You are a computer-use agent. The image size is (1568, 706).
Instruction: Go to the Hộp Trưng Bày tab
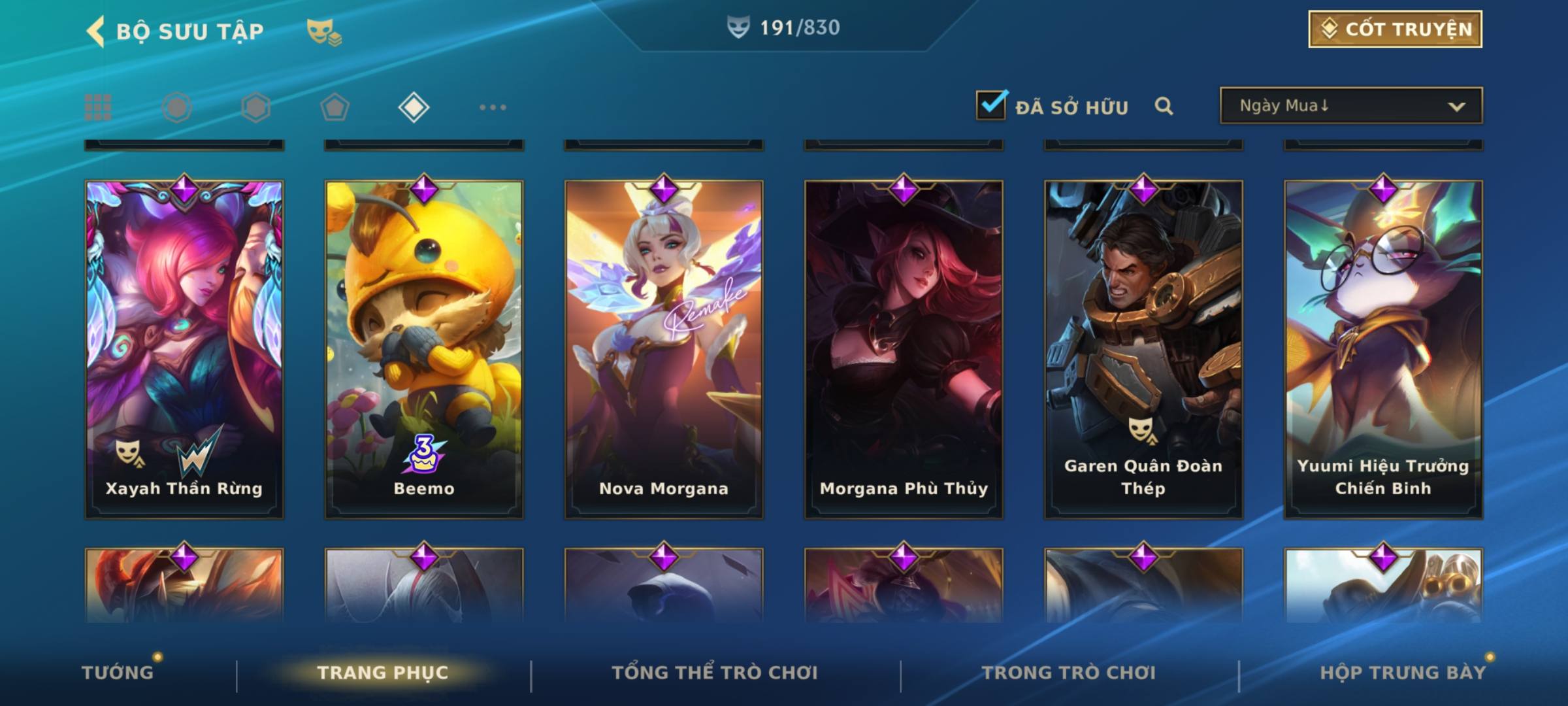pos(1403,673)
